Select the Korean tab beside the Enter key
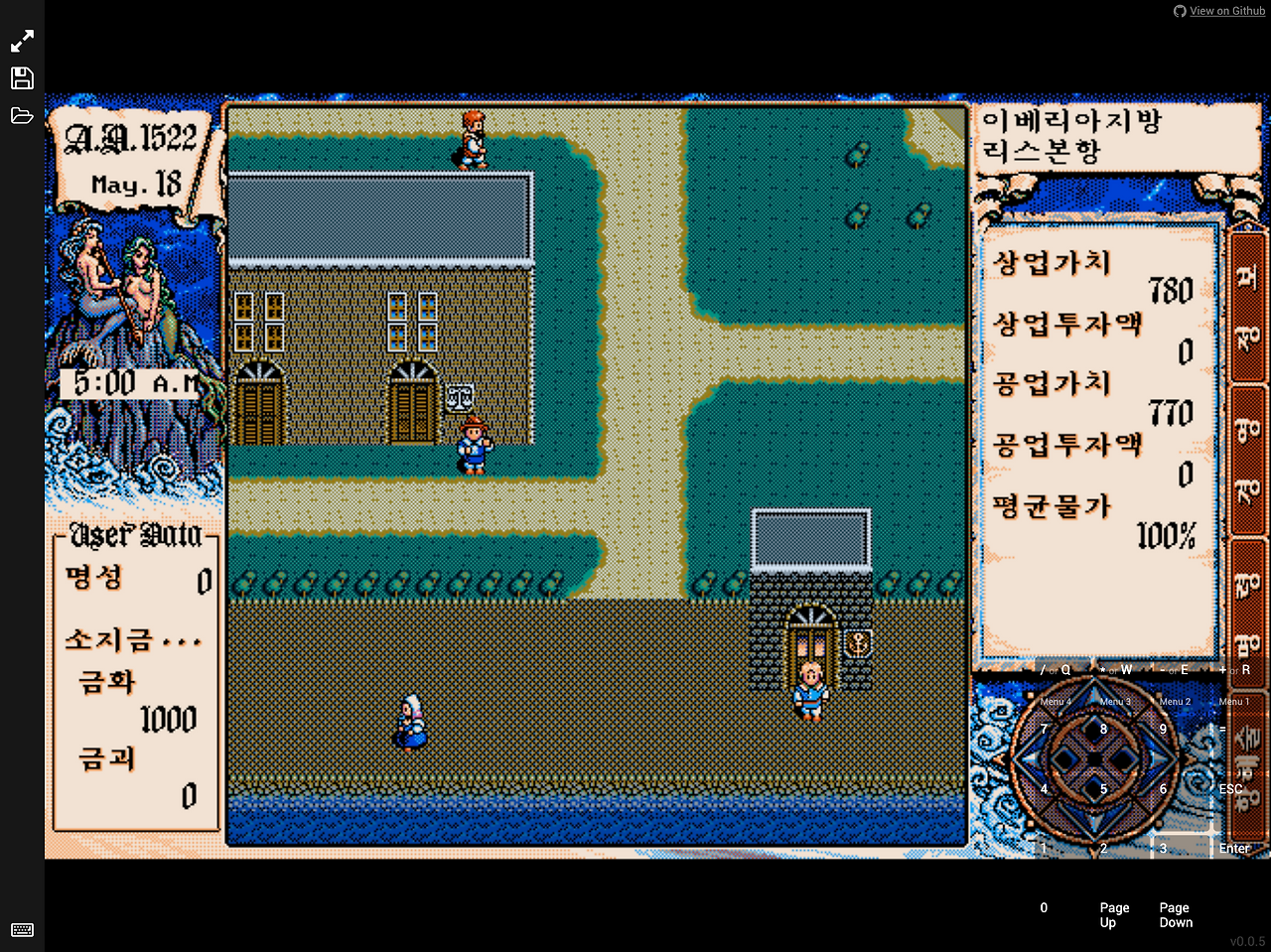 (x=1248, y=764)
